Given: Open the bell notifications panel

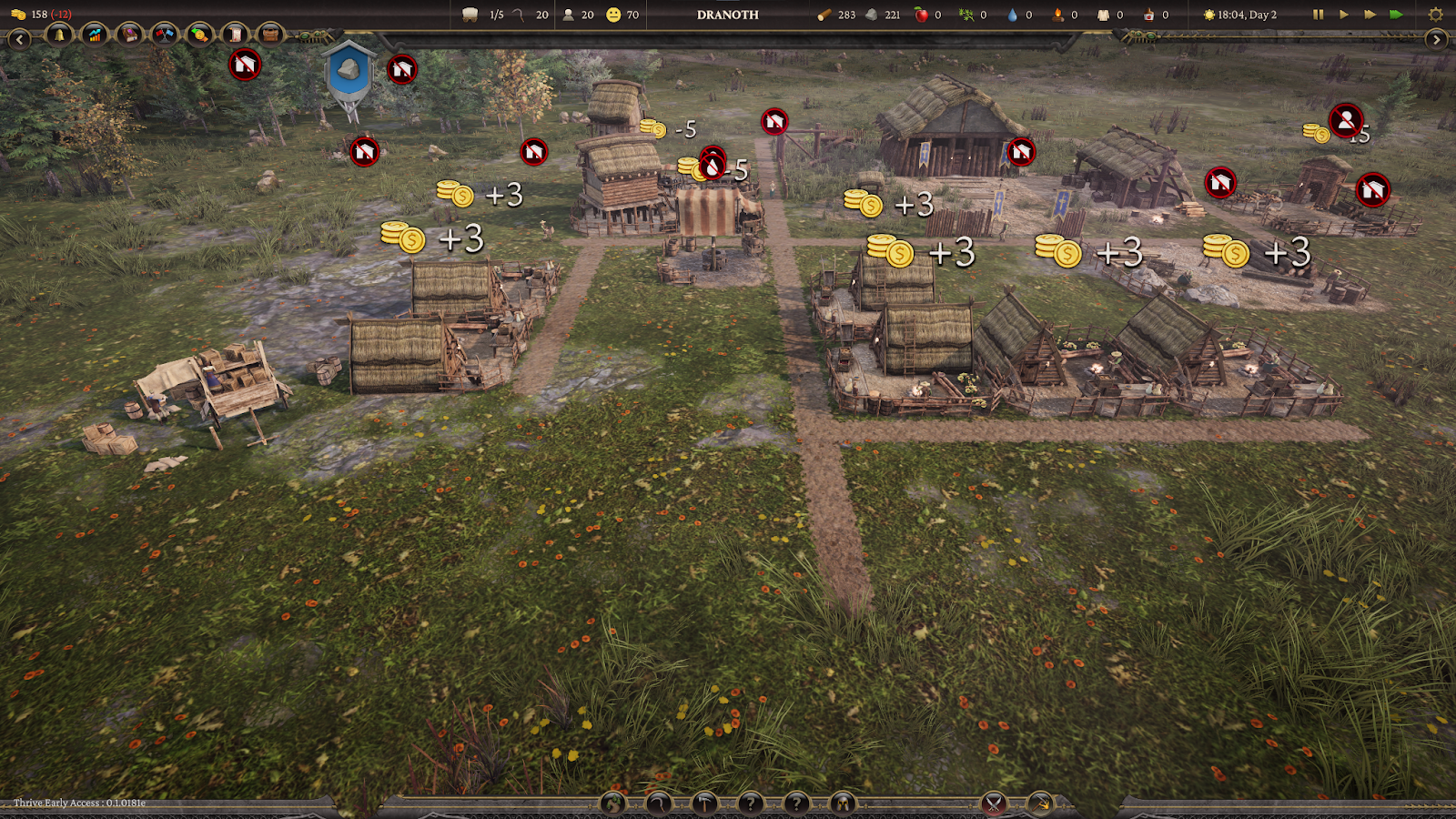Looking at the screenshot, I should pos(60,35).
